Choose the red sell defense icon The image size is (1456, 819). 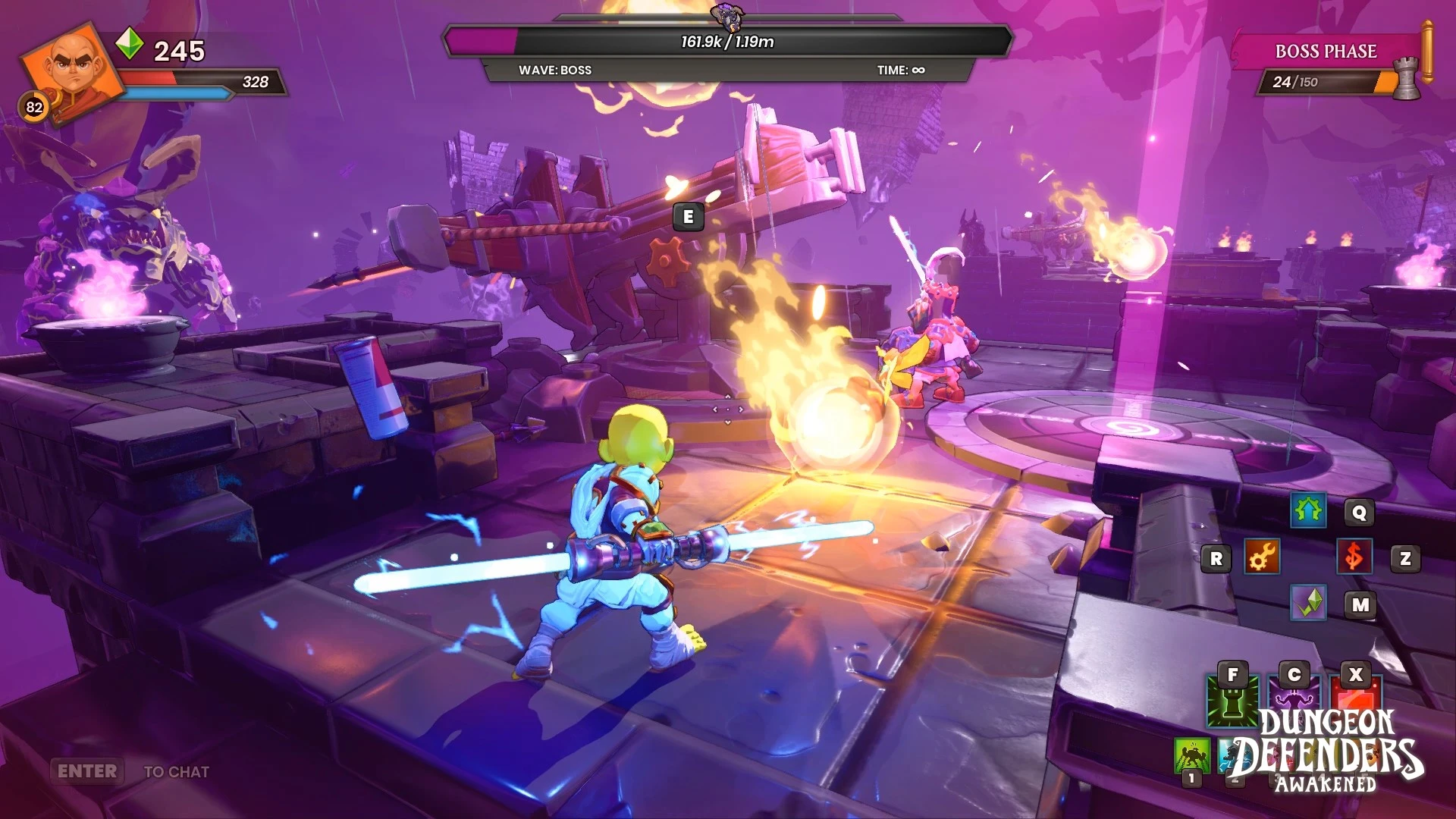[x=1354, y=558]
